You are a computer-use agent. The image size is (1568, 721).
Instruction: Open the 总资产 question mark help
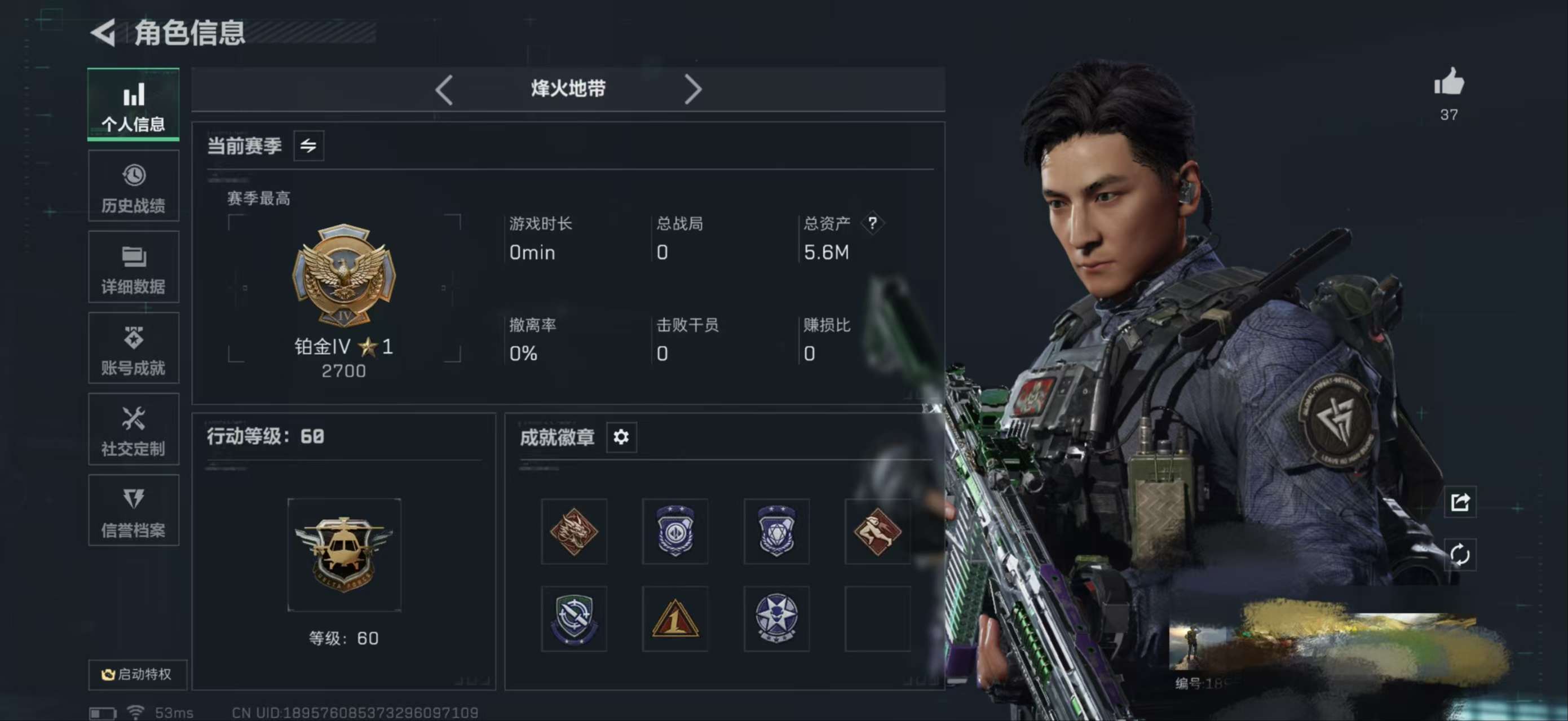(872, 223)
